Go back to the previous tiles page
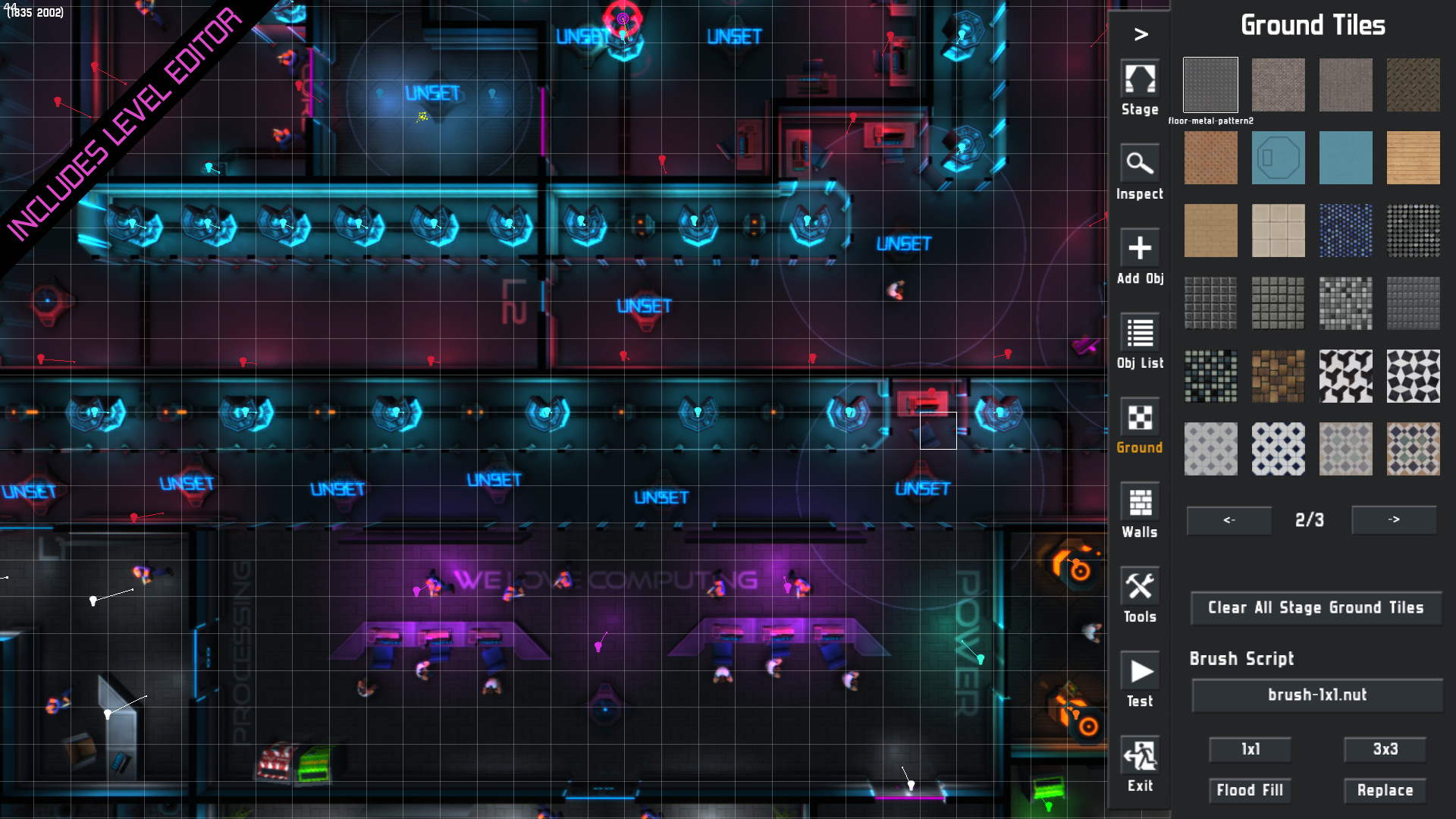This screenshot has width=1456, height=819. point(1228,520)
